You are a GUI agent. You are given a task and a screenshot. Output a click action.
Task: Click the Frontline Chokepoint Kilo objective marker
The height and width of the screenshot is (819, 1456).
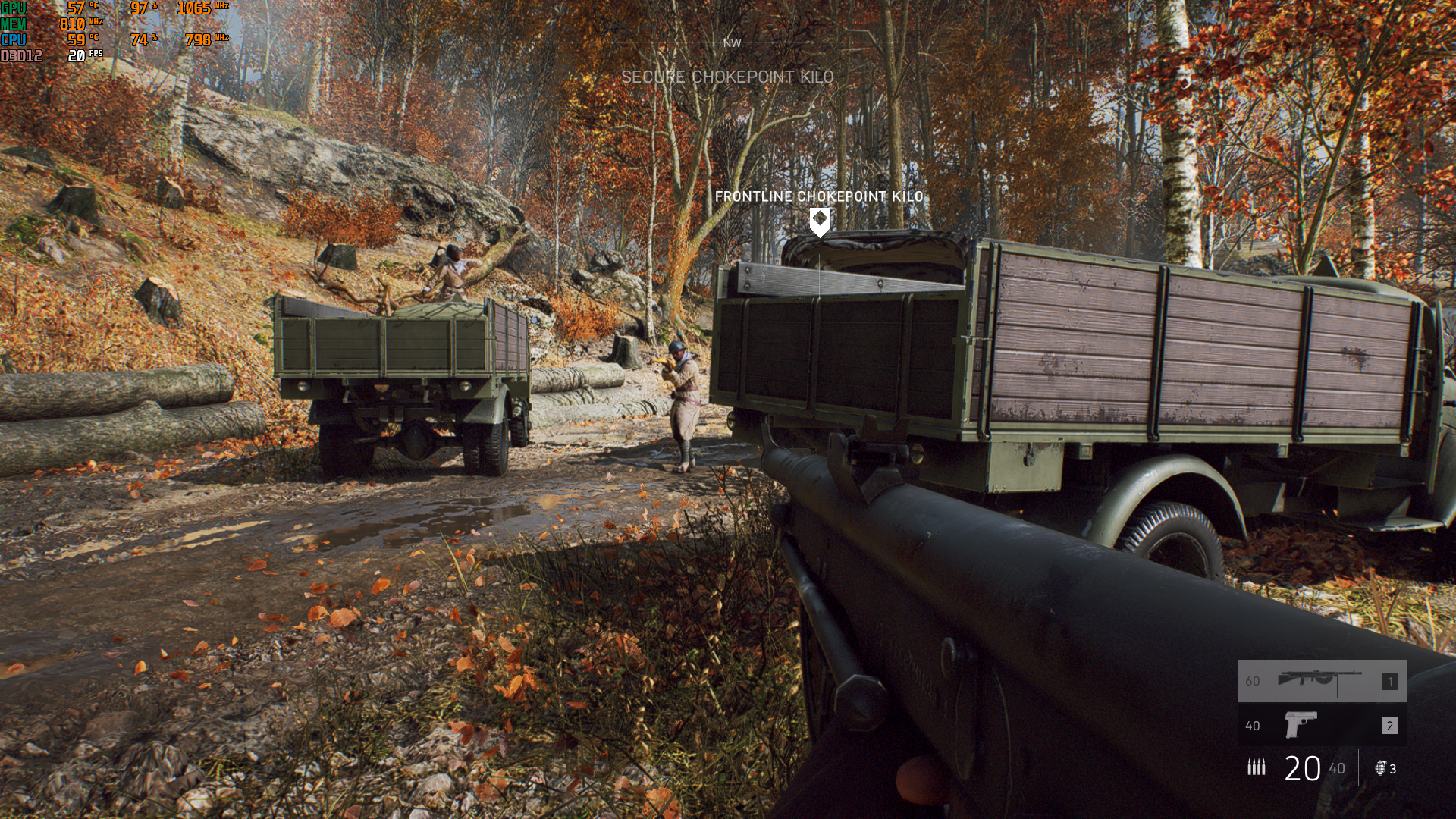coord(820,221)
